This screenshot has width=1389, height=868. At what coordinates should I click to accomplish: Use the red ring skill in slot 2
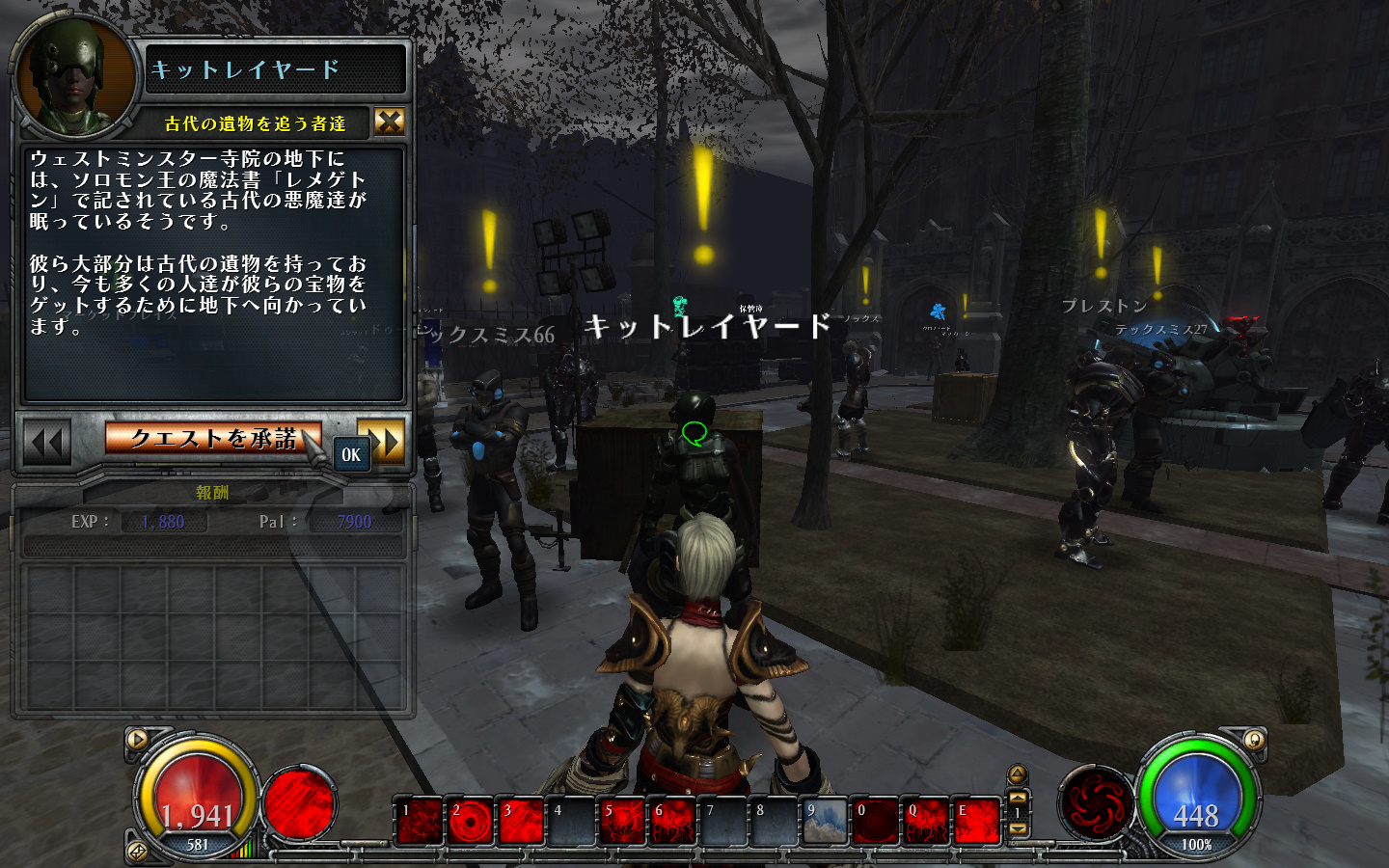(470, 823)
